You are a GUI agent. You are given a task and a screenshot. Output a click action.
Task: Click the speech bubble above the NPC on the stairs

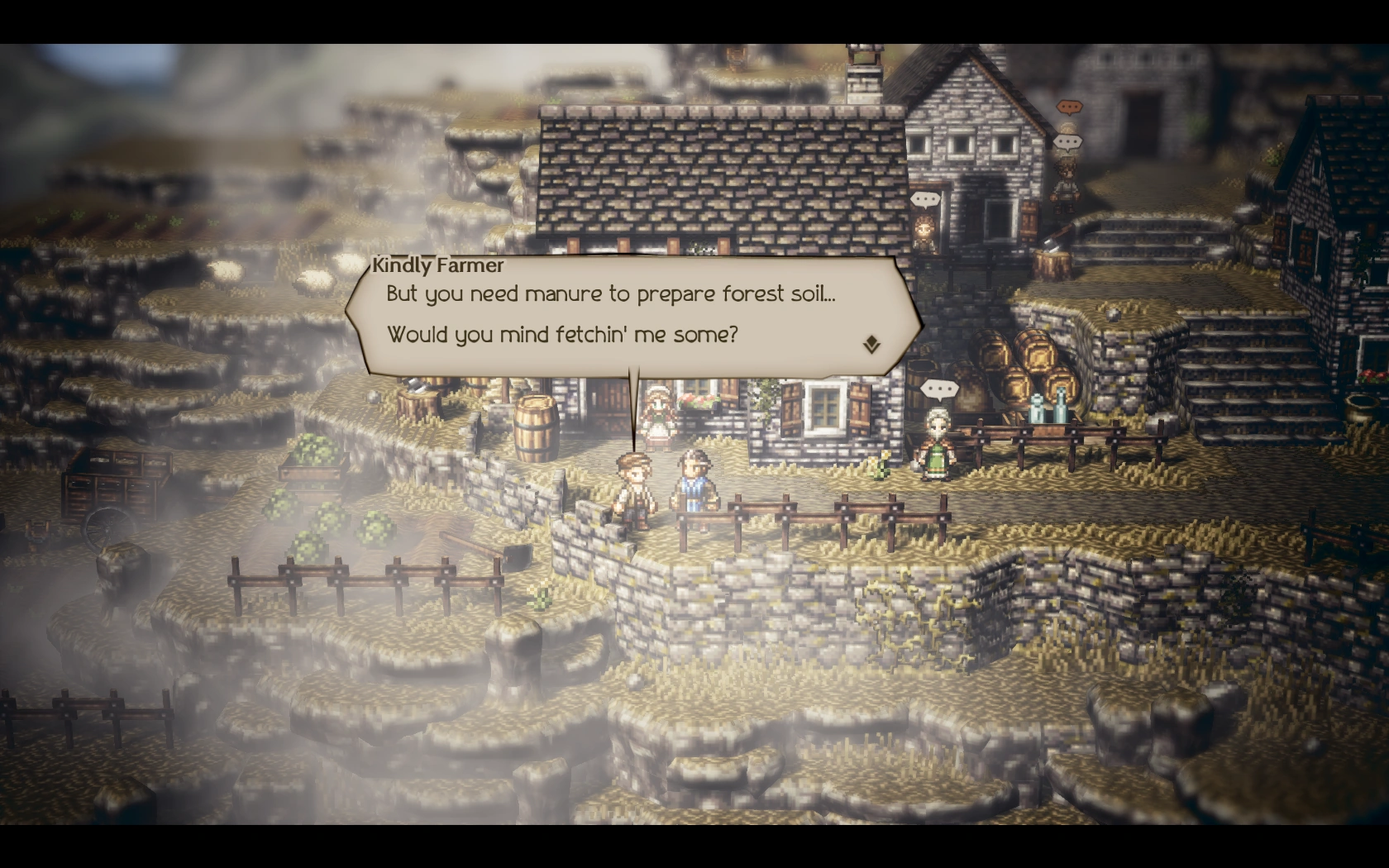coord(1069,141)
